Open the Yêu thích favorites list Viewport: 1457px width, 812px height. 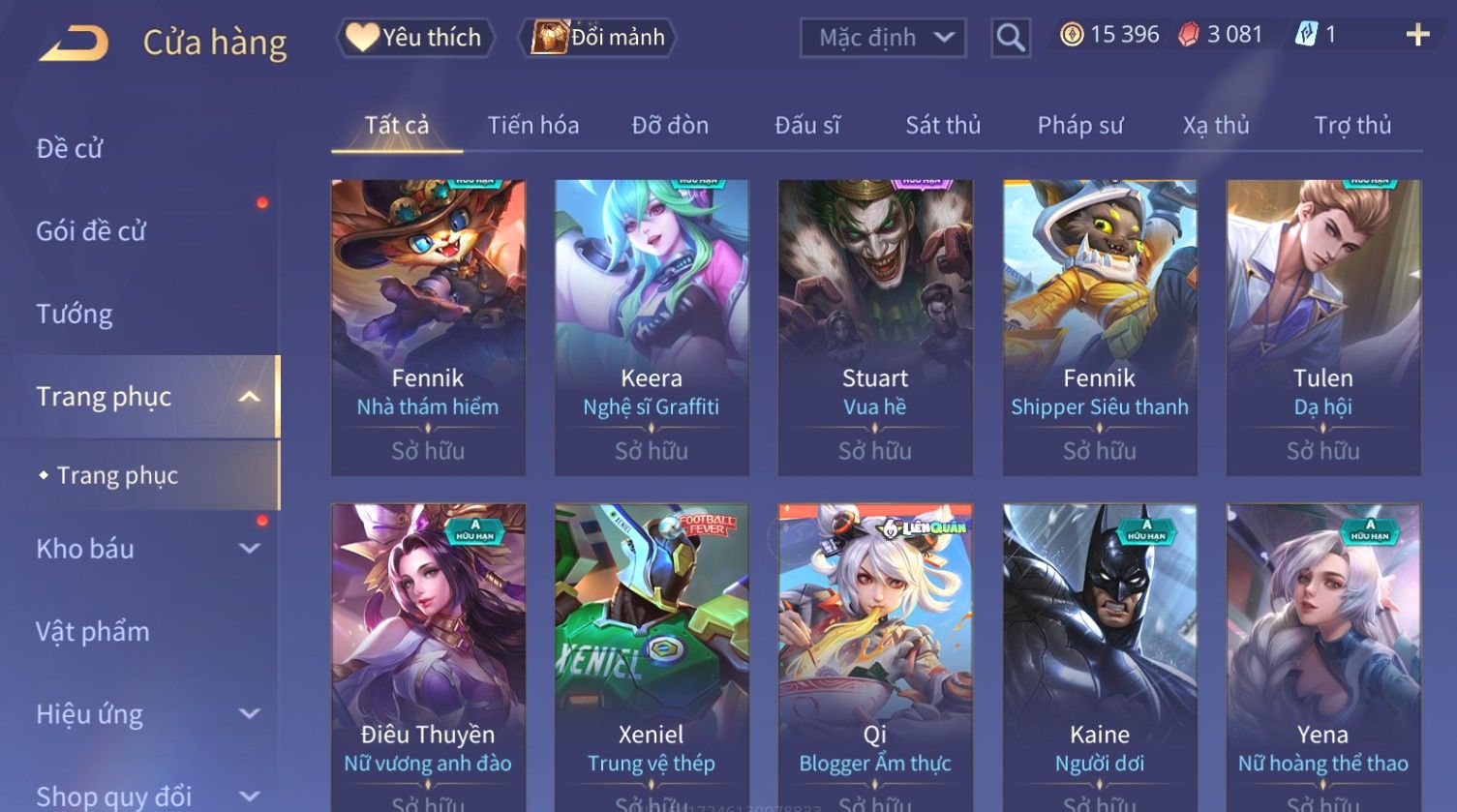415,38
